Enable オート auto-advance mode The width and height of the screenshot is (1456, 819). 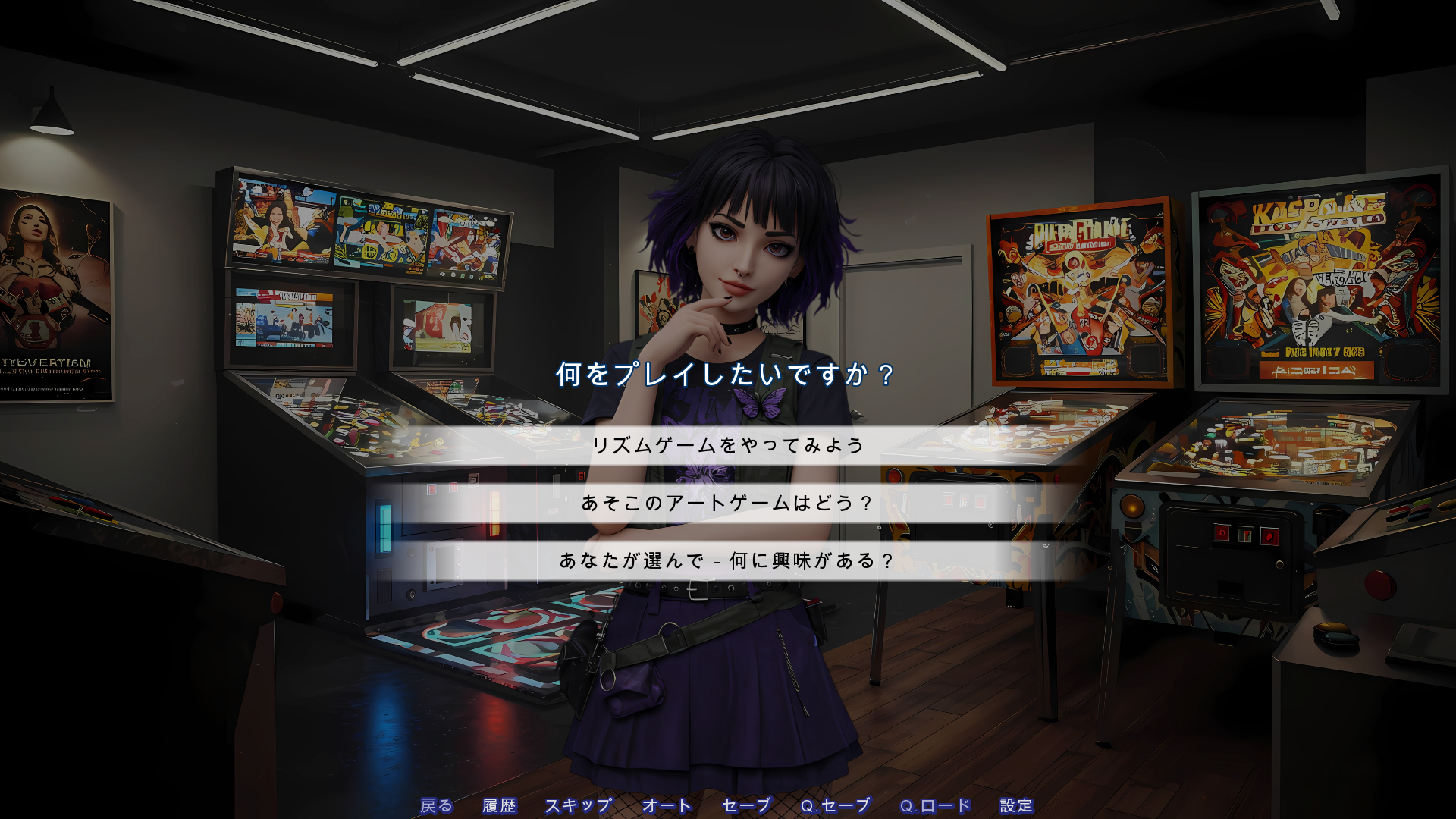point(667,806)
